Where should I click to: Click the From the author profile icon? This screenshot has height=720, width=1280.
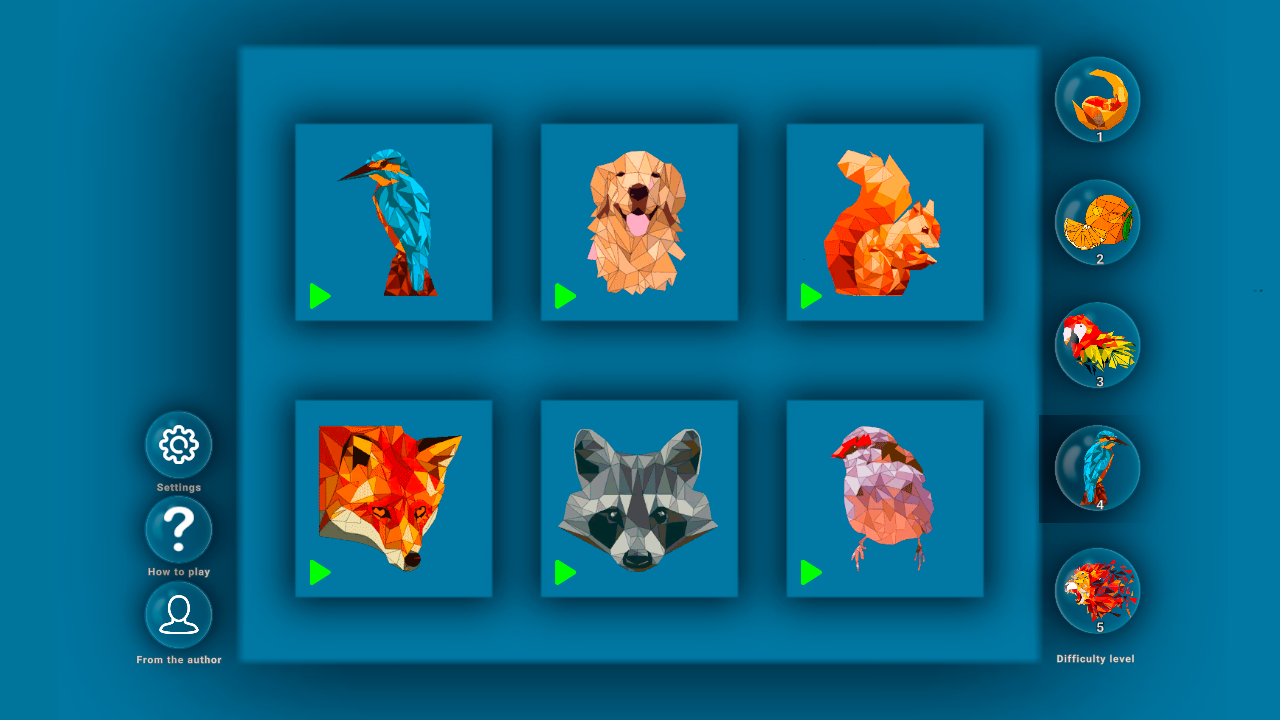click(178, 616)
